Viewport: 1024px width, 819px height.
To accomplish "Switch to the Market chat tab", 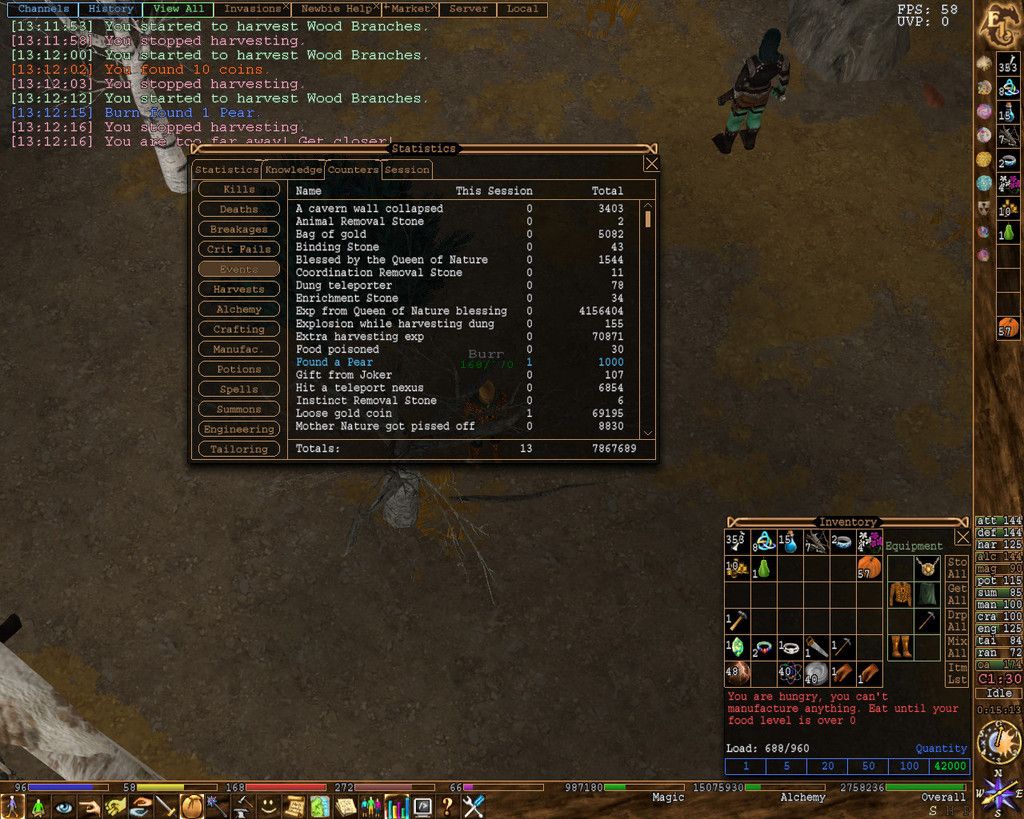I will pos(410,9).
